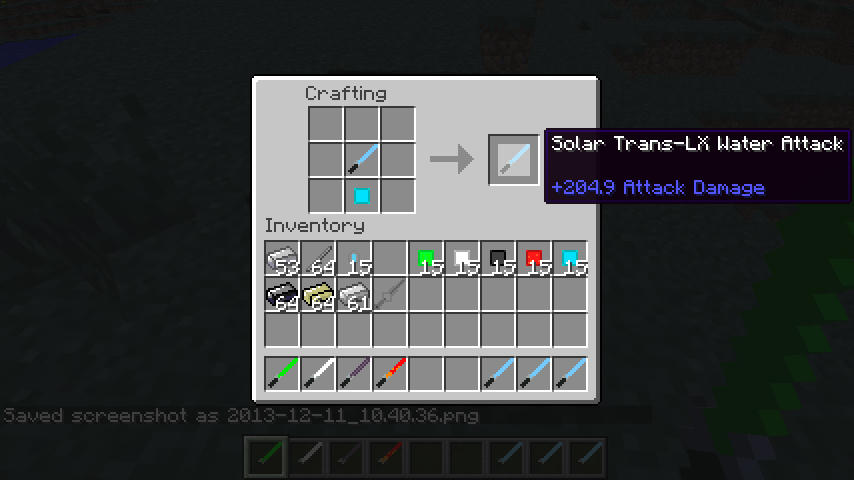
Task: Grab the stack of 61 white ingots
Action: tap(355, 295)
